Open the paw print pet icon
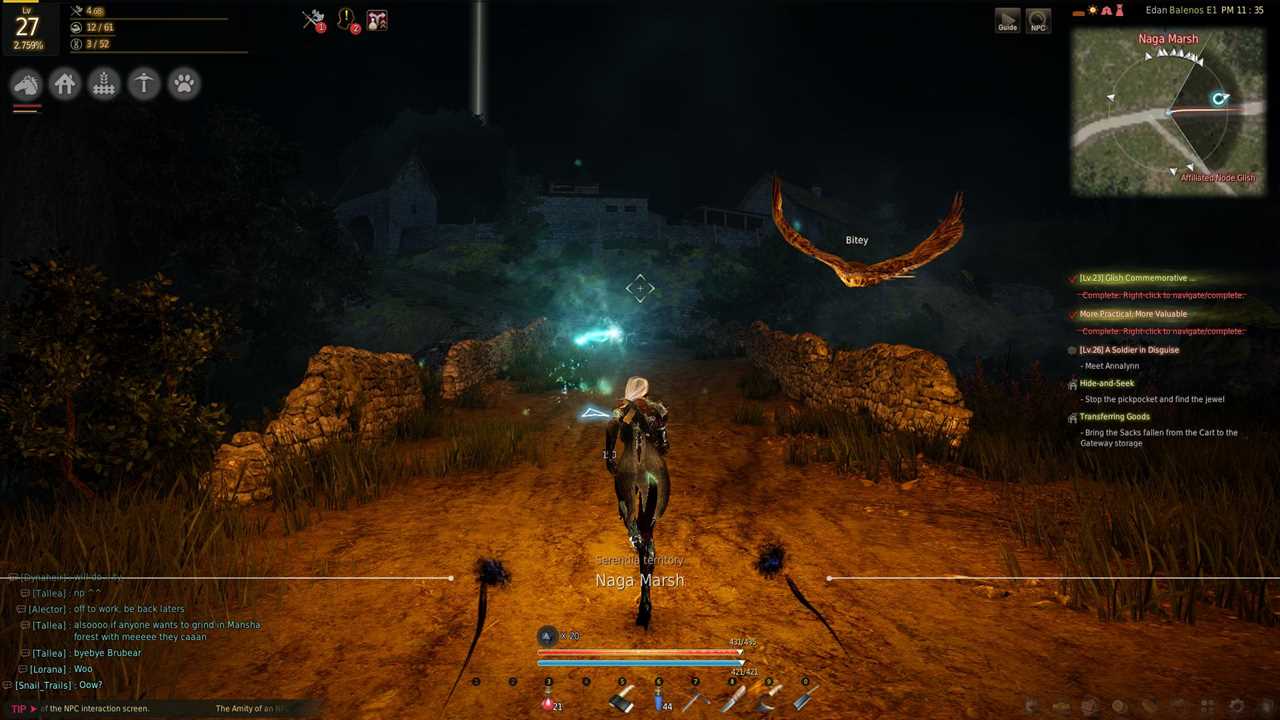 [184, 85]
